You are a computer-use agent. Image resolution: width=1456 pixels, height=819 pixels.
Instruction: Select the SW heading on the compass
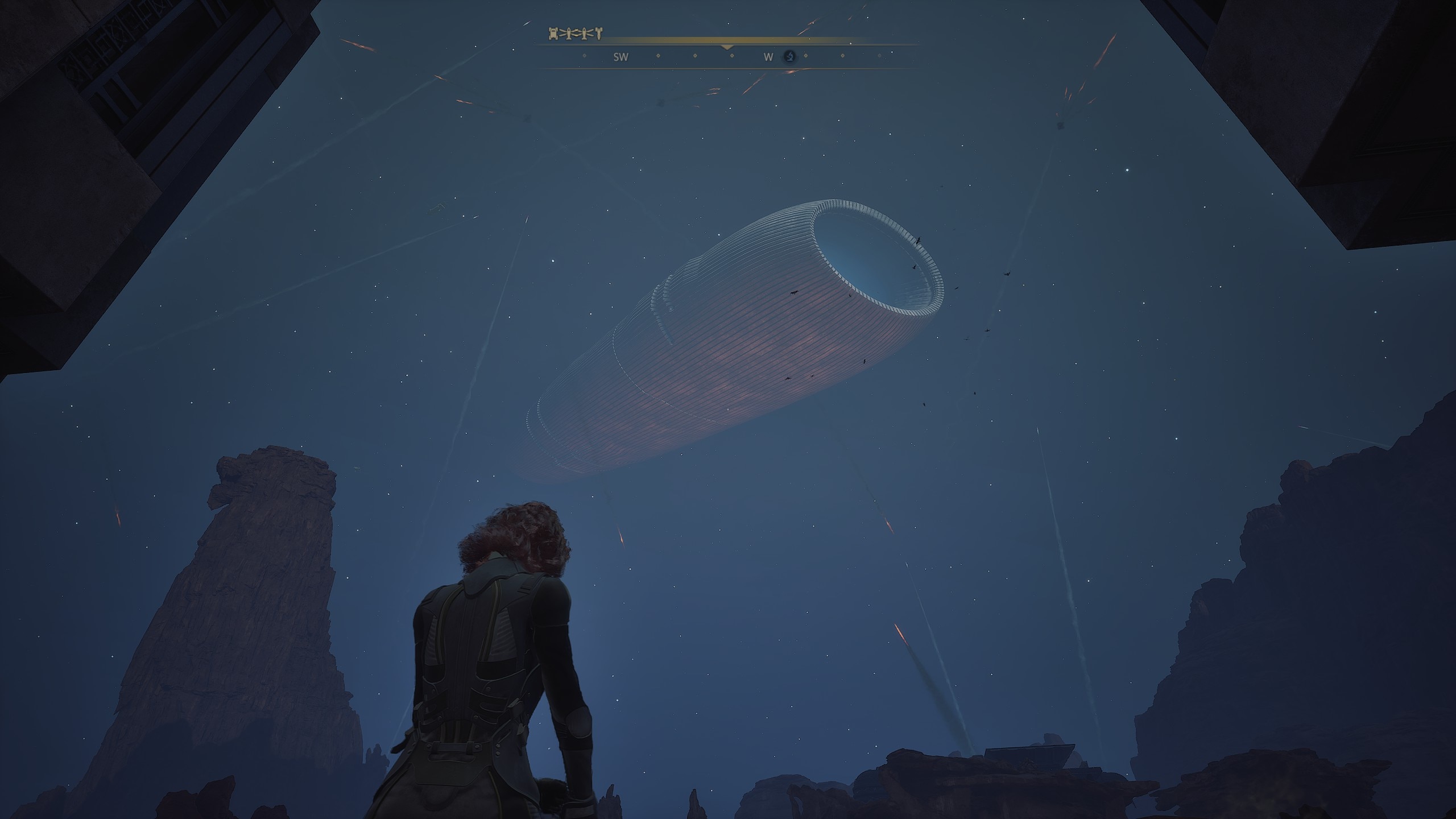point(621,57)
